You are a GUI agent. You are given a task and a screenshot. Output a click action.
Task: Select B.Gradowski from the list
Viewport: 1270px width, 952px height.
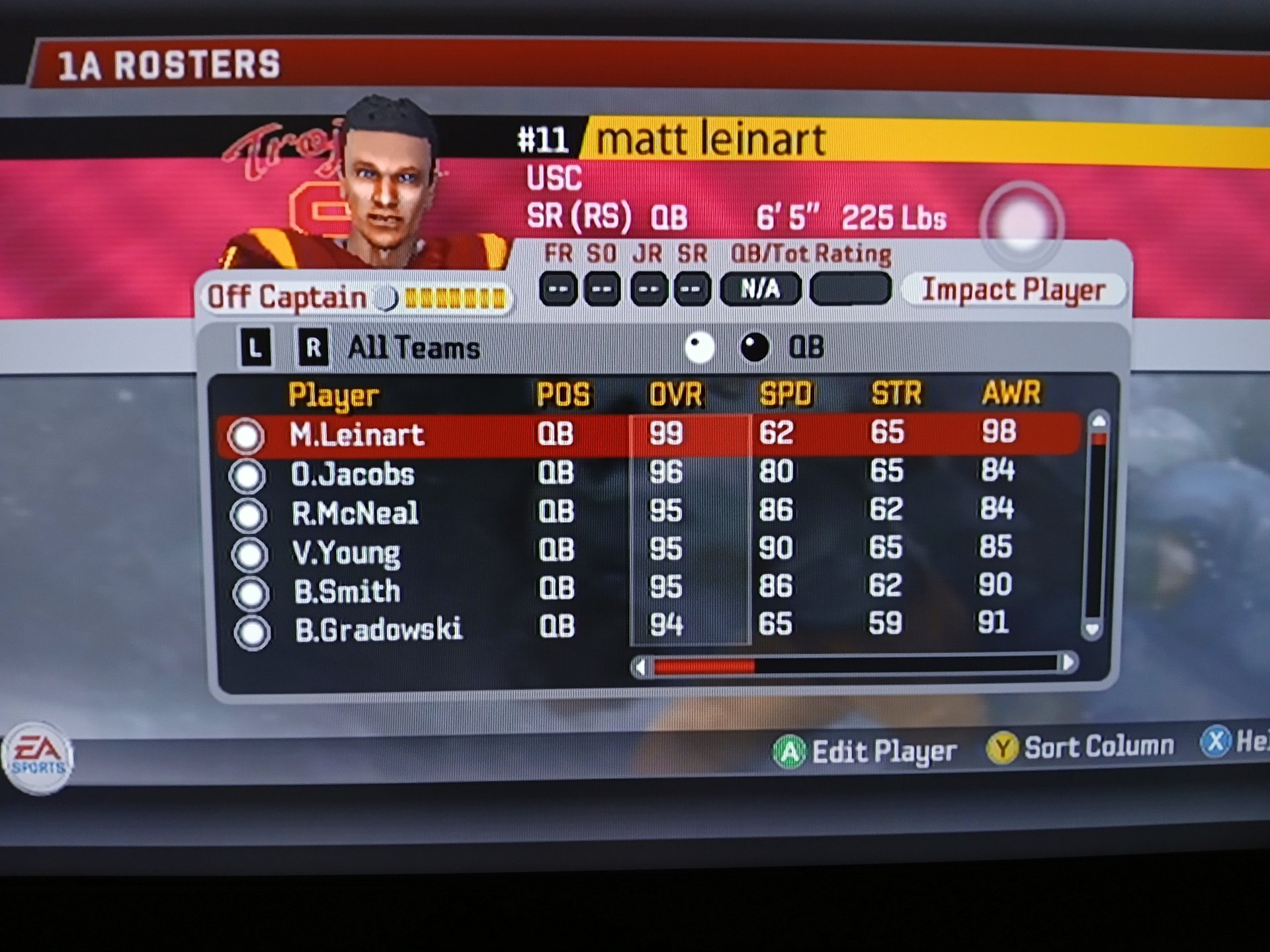(378, 629)
